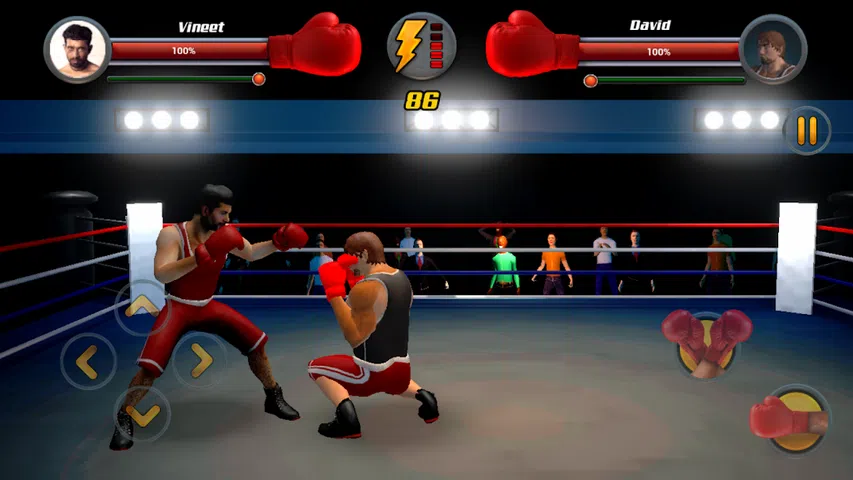Screen dimensions: 853x480
Task: Select Vineet's fighter portrait
Action: [x=77, y=49]
